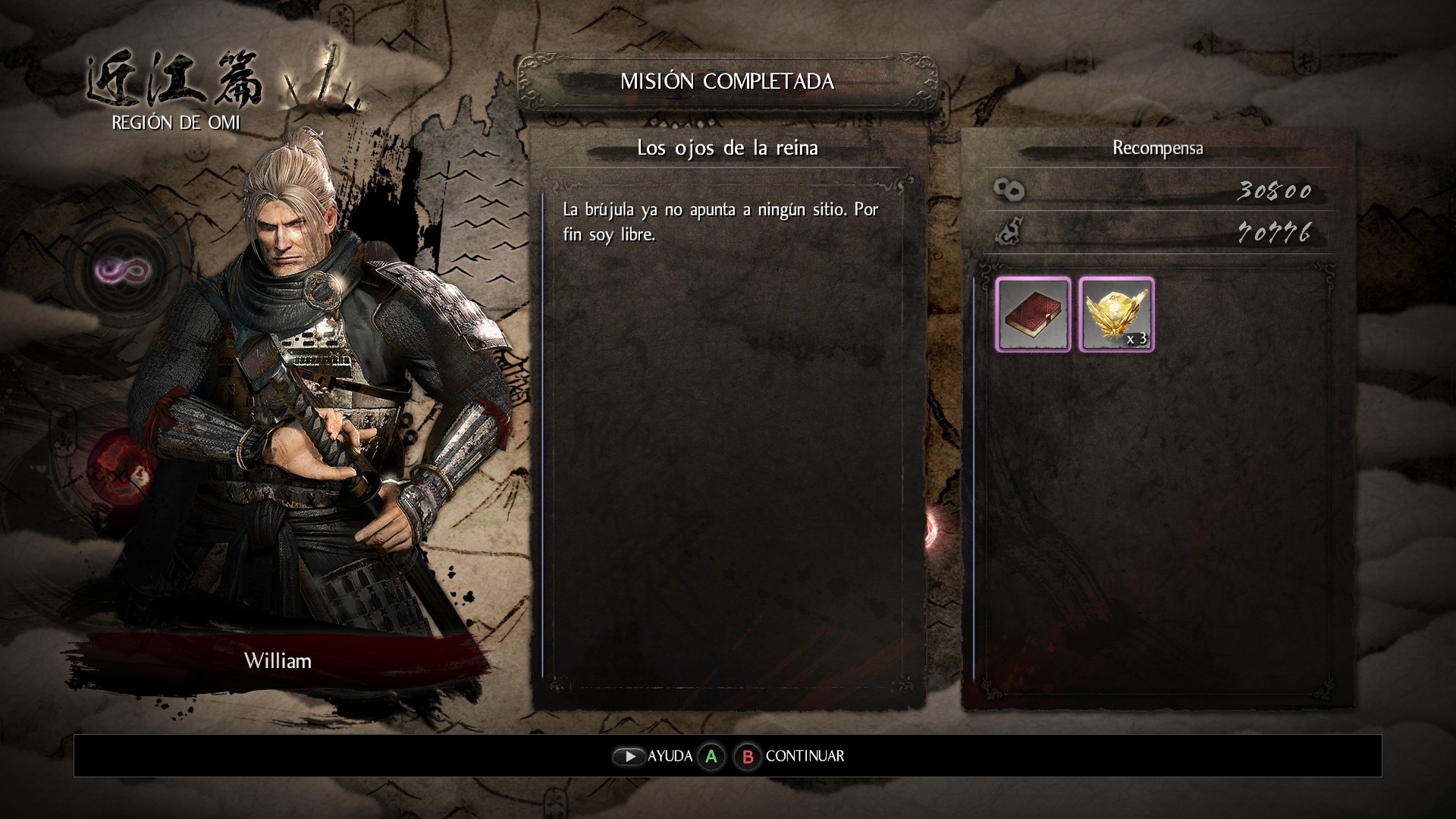Select the golden spirit stone reward
The height and width of the screenshot is (819, 1456).
(x=1116, y=314)
